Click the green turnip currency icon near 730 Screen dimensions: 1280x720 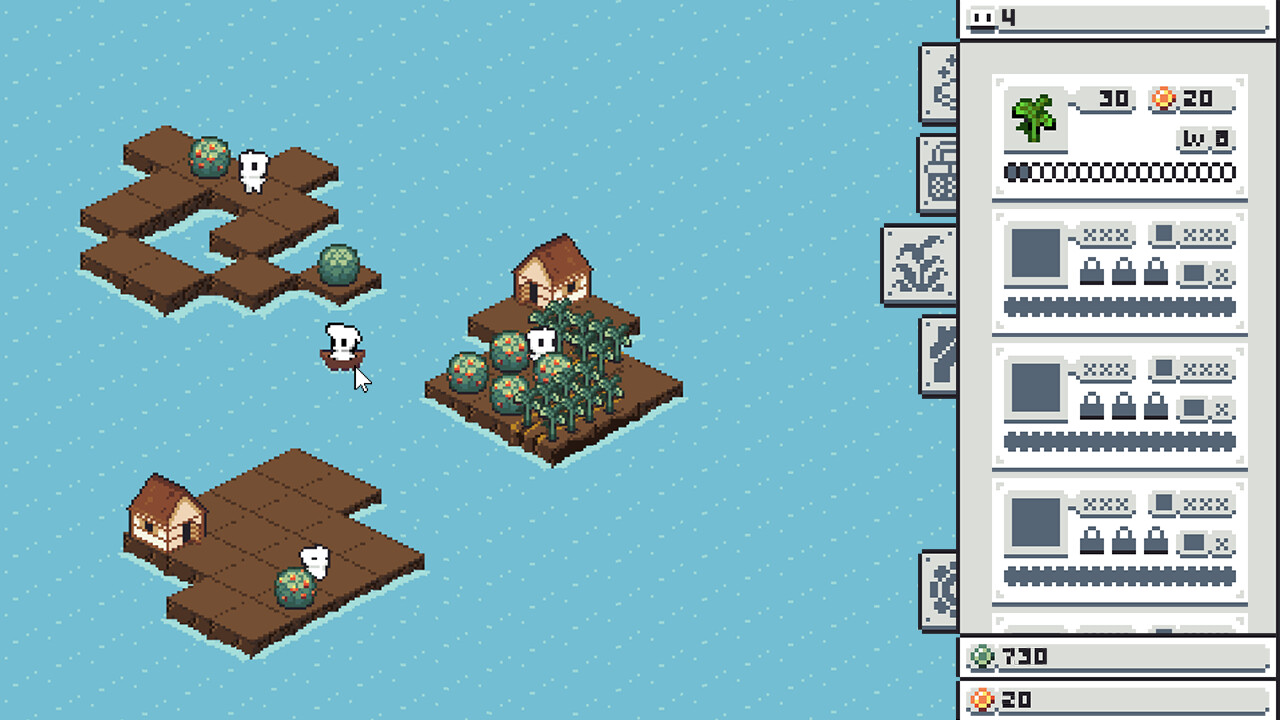pyautogui.click(x=983, y=657)
